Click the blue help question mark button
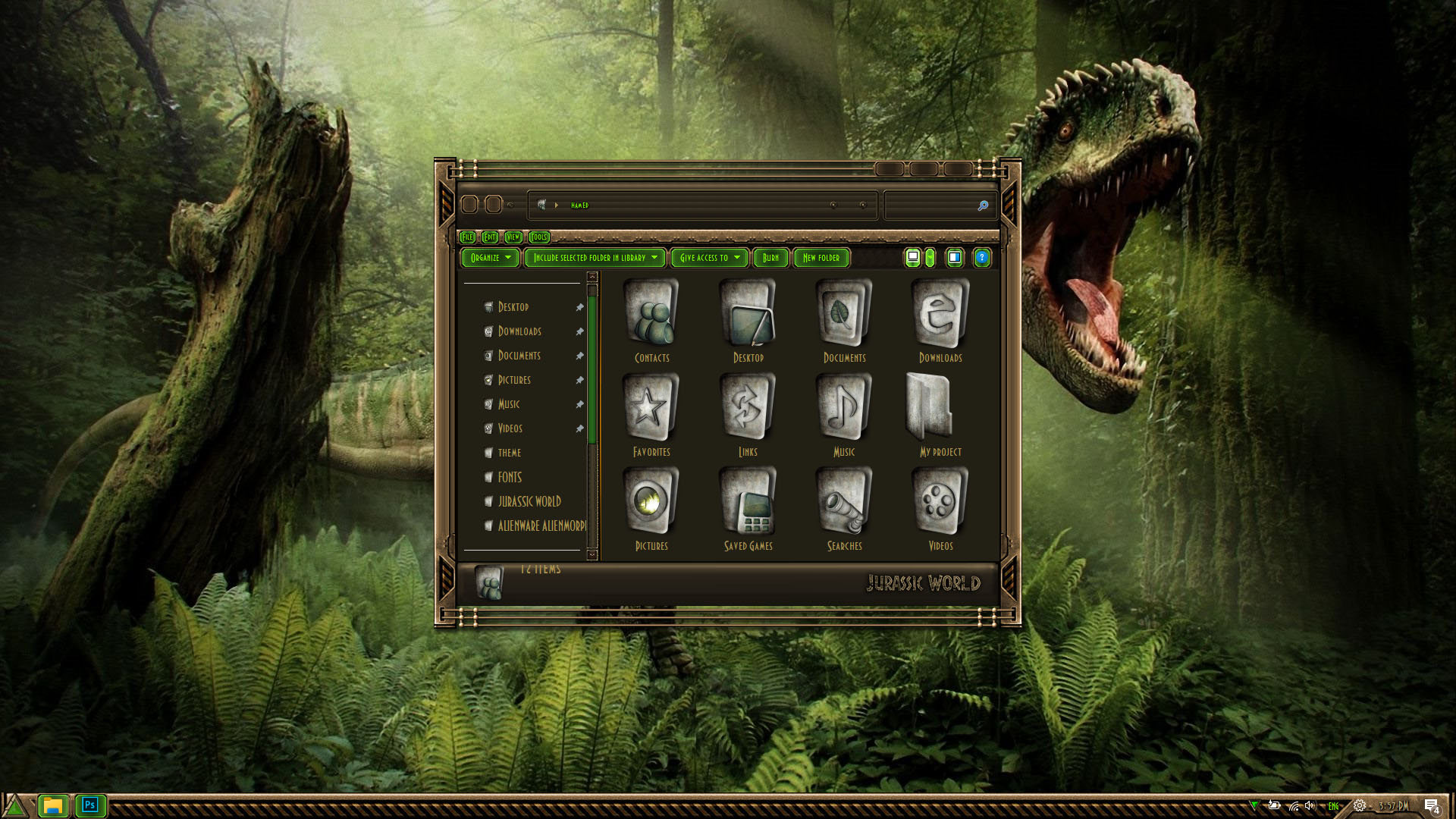Viewport: 1456px width, 819px height. (x=981, y=258)
